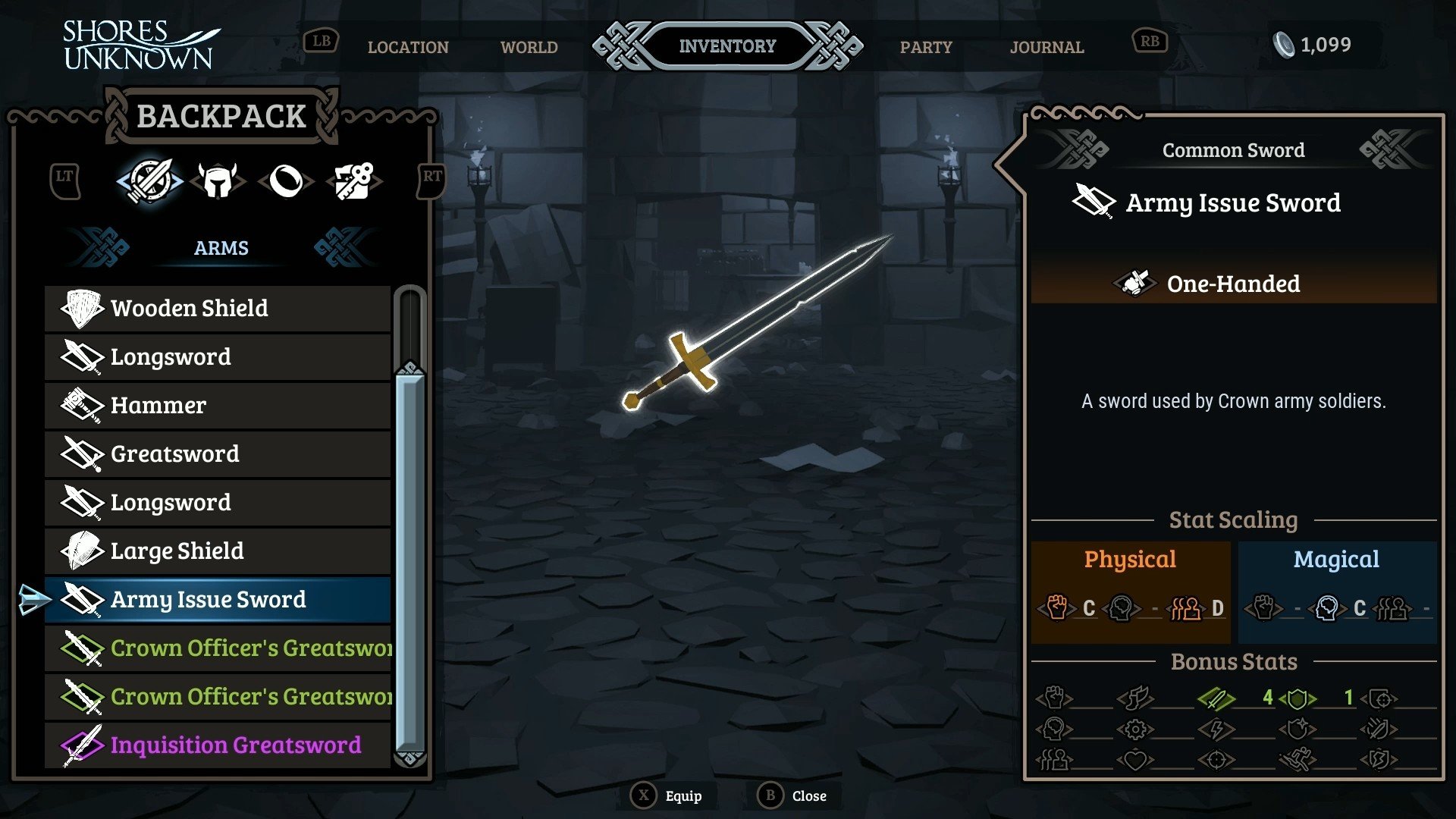Highlight the Army Issue Sword row
The height and width of the screenshot is (819, 1456).
pos(218,600)
